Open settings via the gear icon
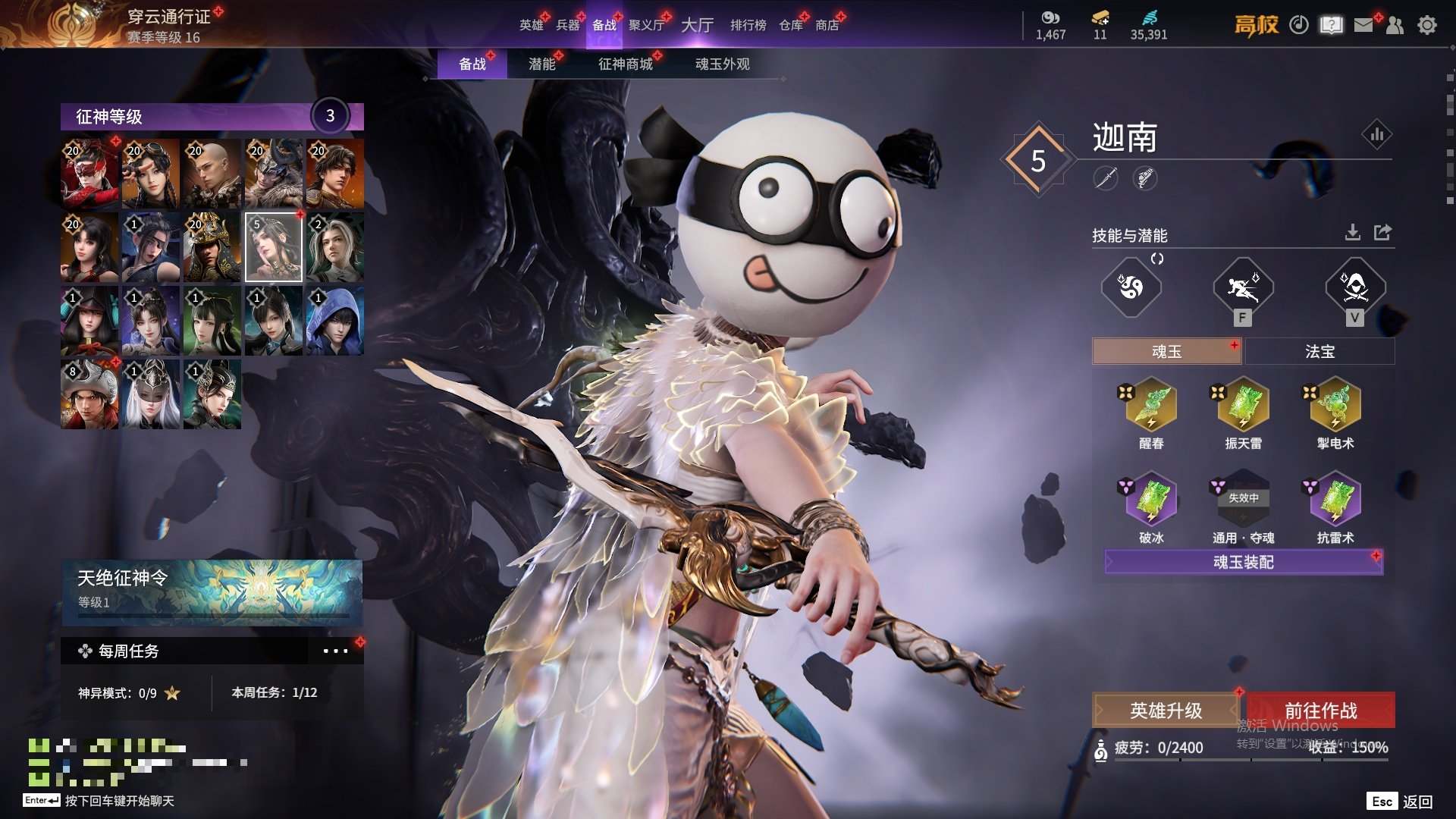 pyautogui.click(x=1426, y=25)
